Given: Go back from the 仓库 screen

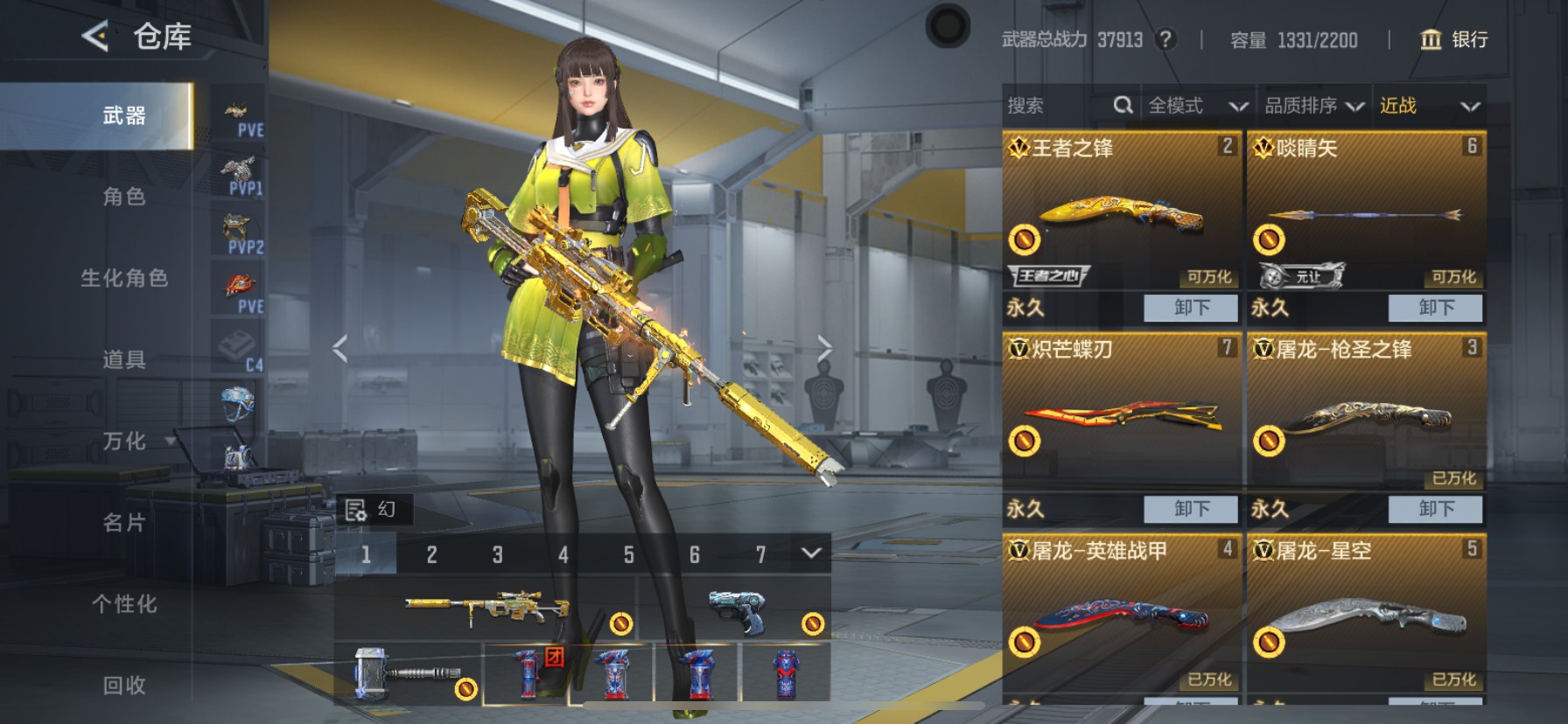Looking at the screenshot, I should coord(95,37).
